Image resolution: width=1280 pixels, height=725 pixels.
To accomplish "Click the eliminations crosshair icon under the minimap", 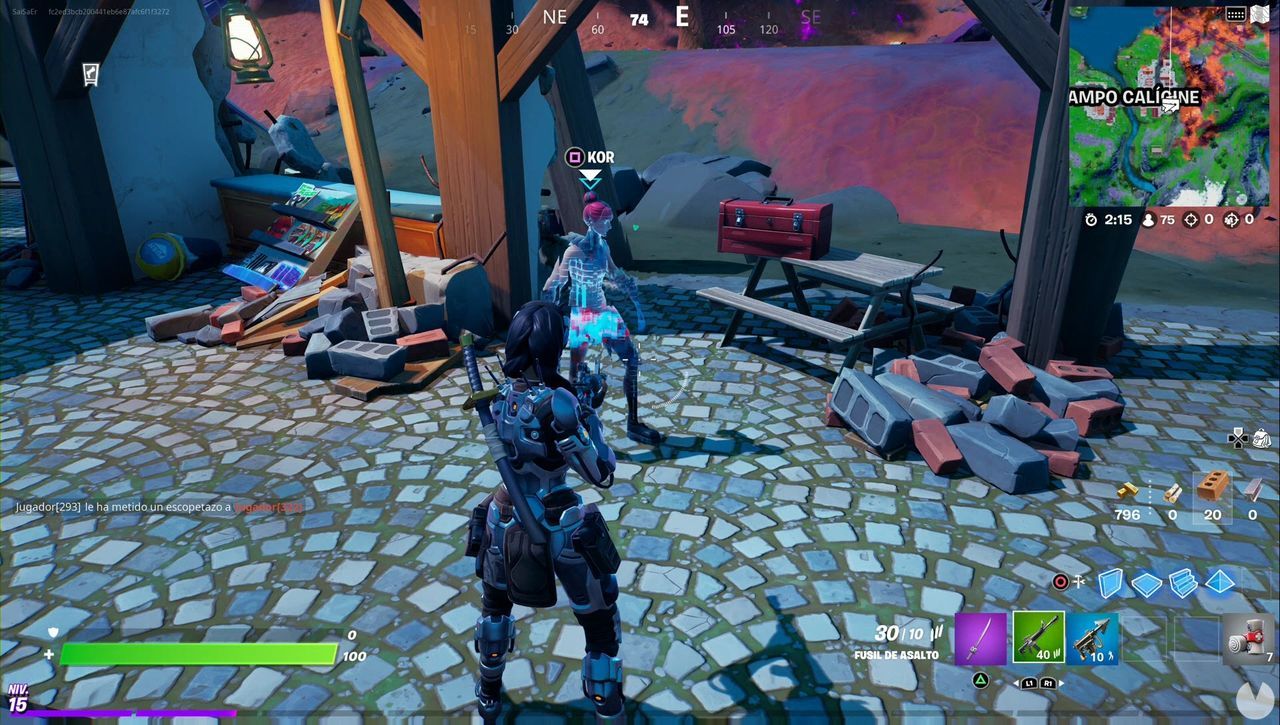I will tap(1192, 219).
